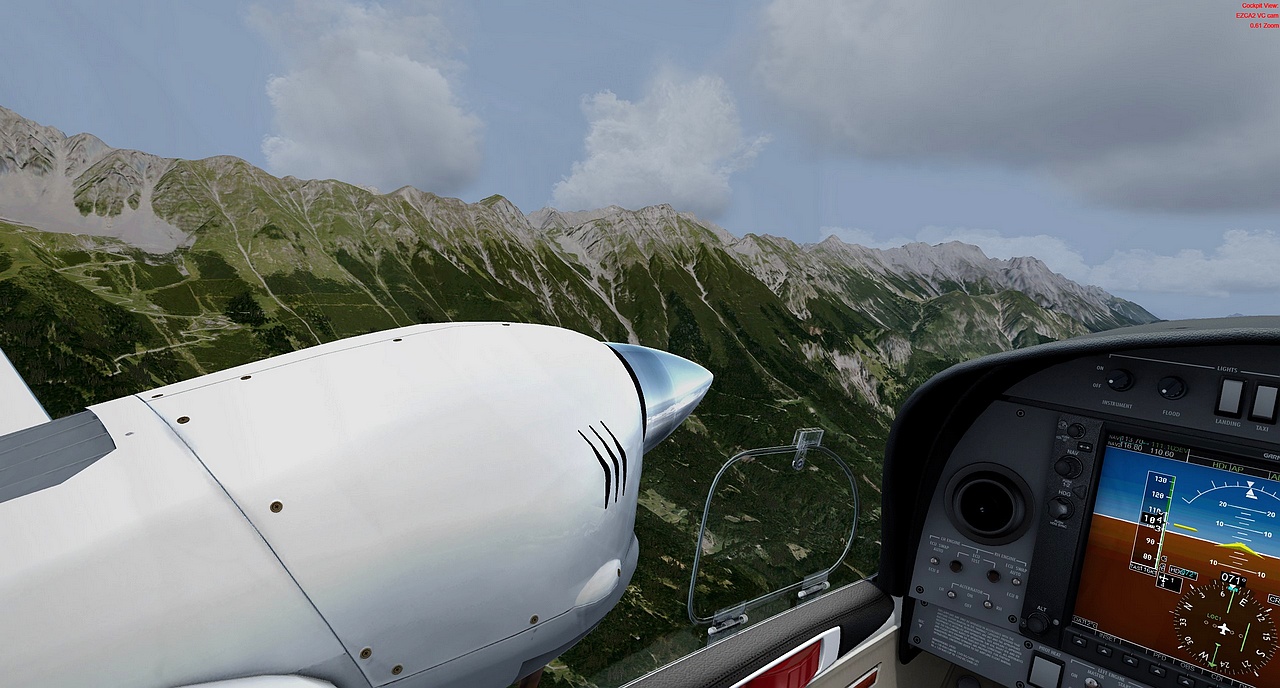Click the HDG heading knob
1280x688 pixels.
point(1060,508)
